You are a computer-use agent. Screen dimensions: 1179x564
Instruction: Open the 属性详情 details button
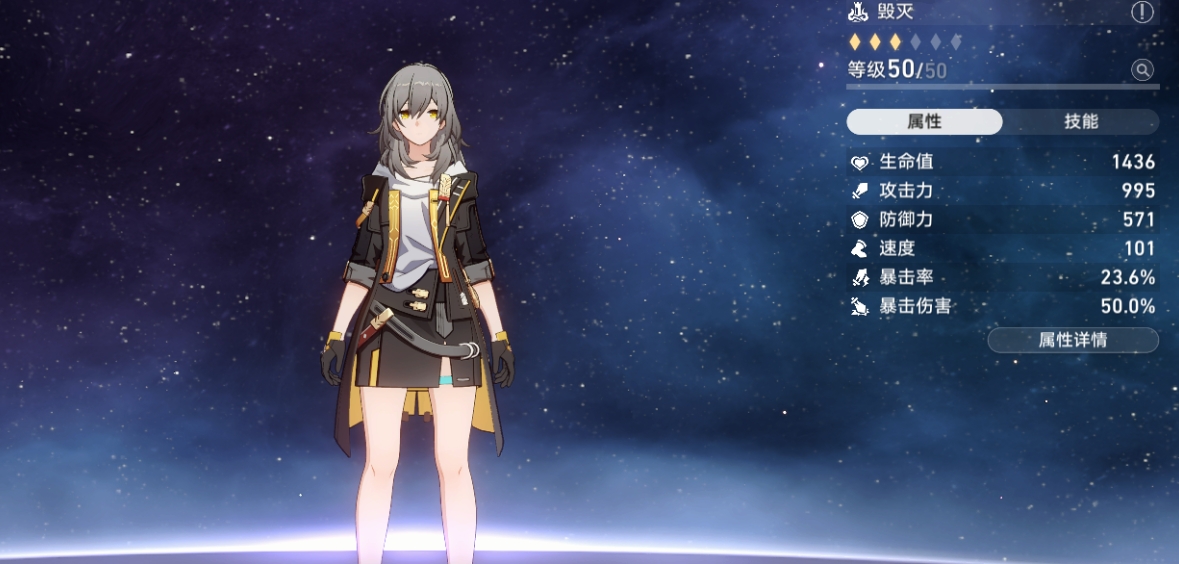coord(1072,340)
